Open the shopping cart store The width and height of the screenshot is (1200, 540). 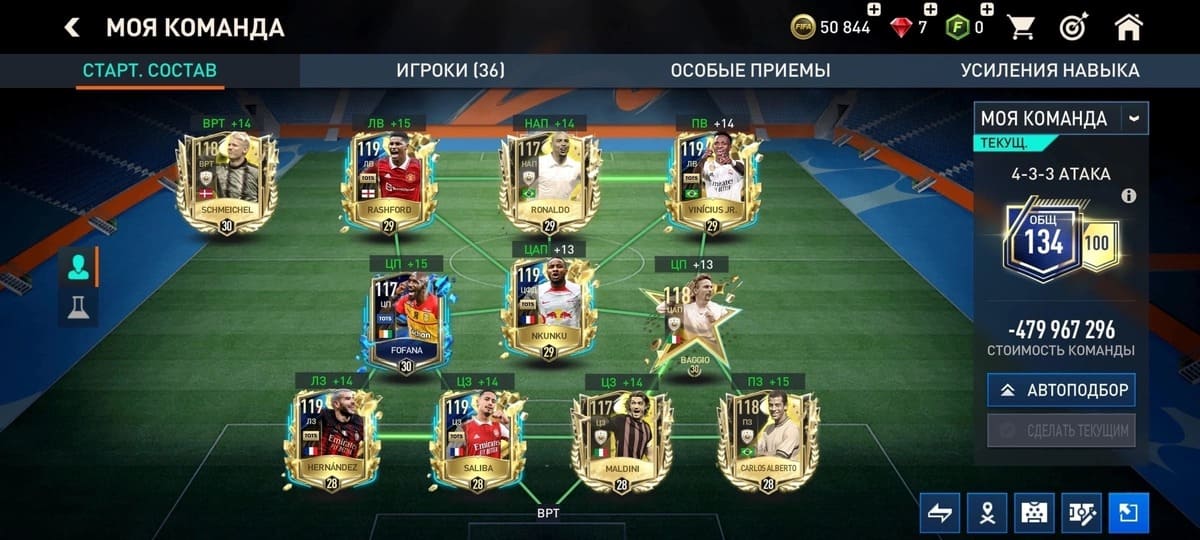point(1021,27)
